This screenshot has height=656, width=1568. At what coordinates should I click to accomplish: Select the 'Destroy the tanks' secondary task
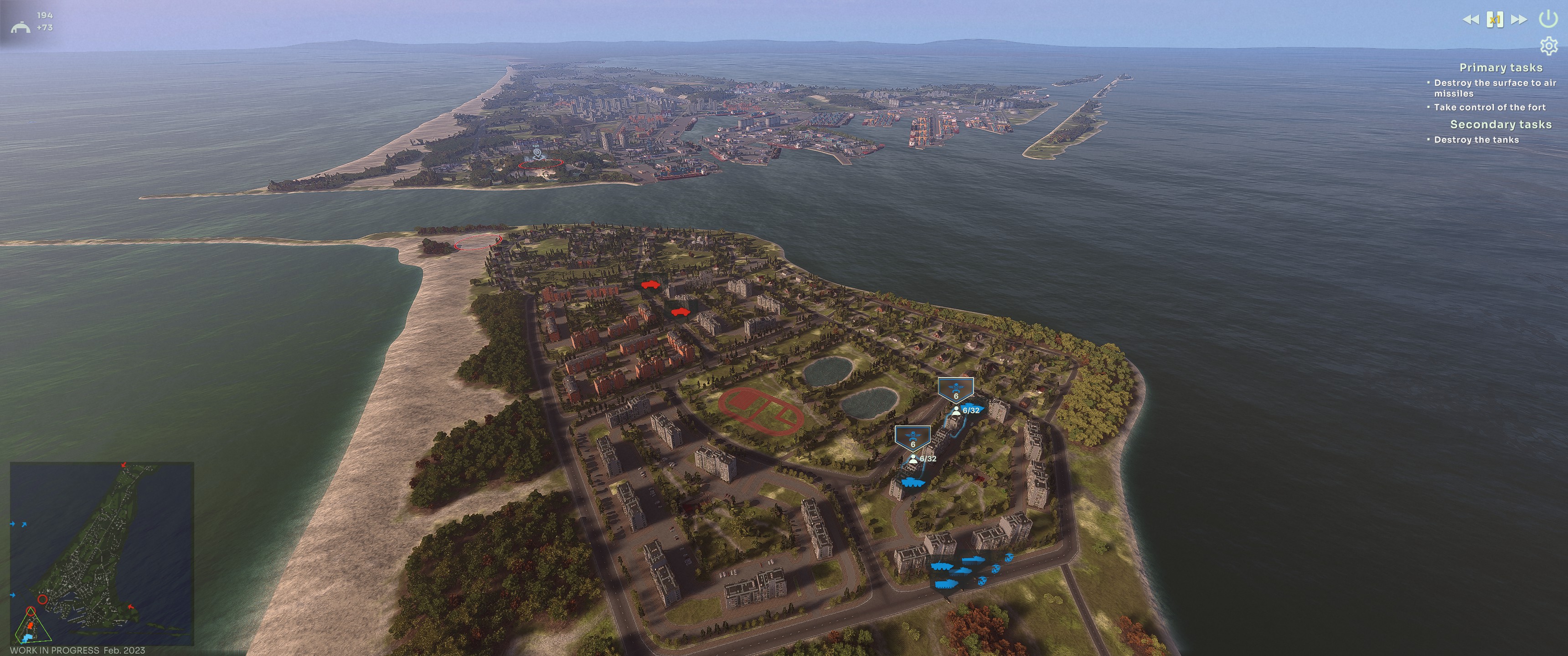click(x=1476, y=140)
